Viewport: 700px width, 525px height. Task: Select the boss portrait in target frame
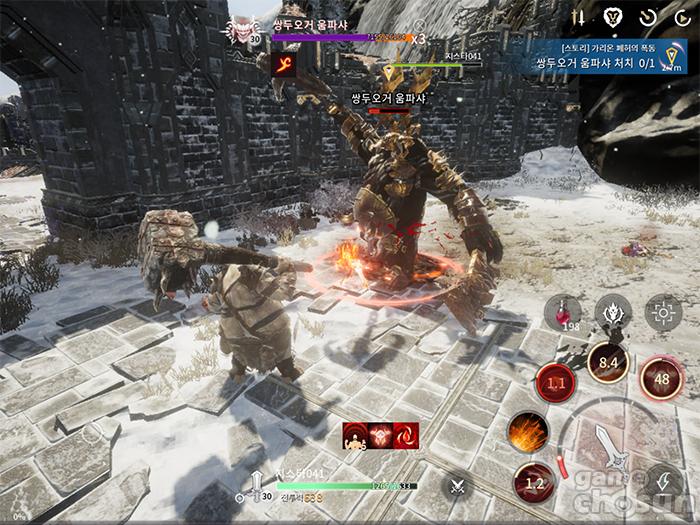click(242, 29)
